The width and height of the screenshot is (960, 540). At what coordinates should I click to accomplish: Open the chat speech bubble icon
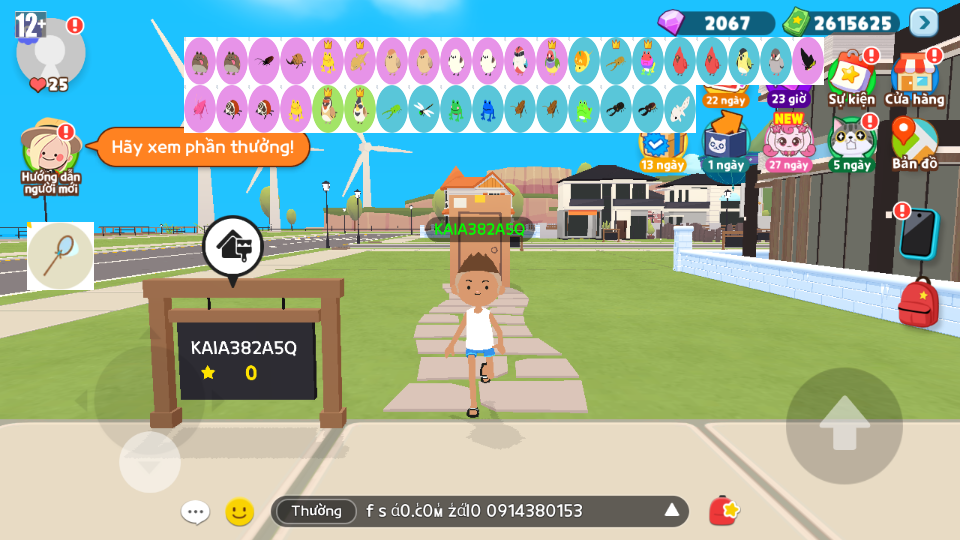pos(195,512)
